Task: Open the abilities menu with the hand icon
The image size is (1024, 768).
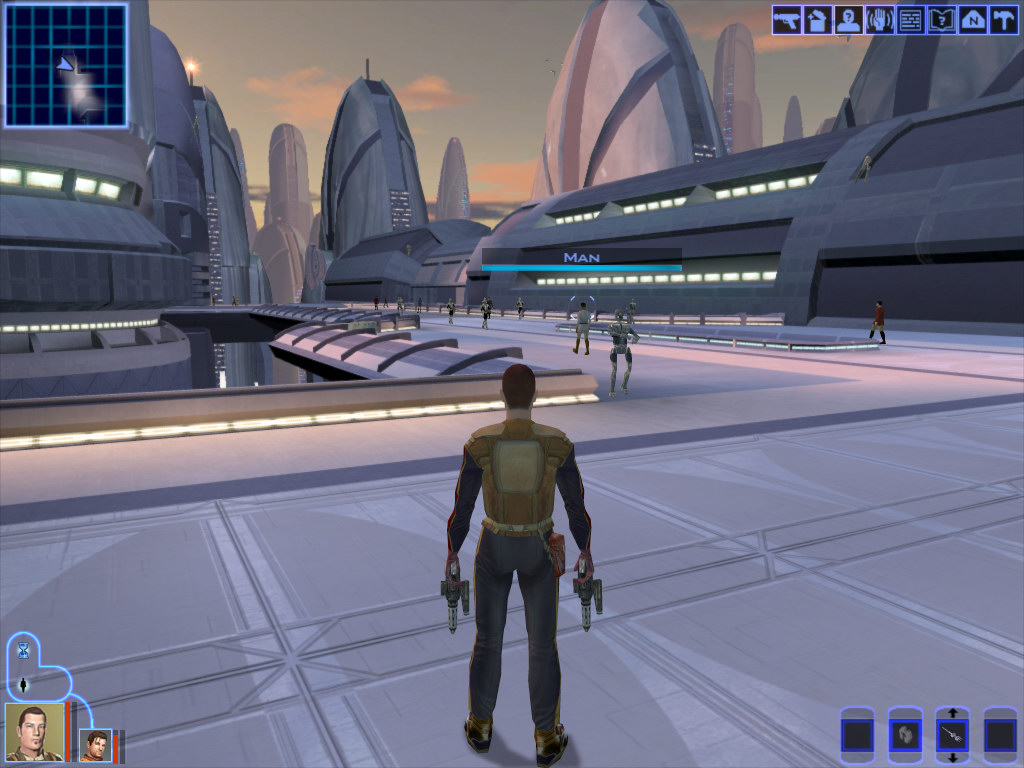Action: (x=879, y=20)
